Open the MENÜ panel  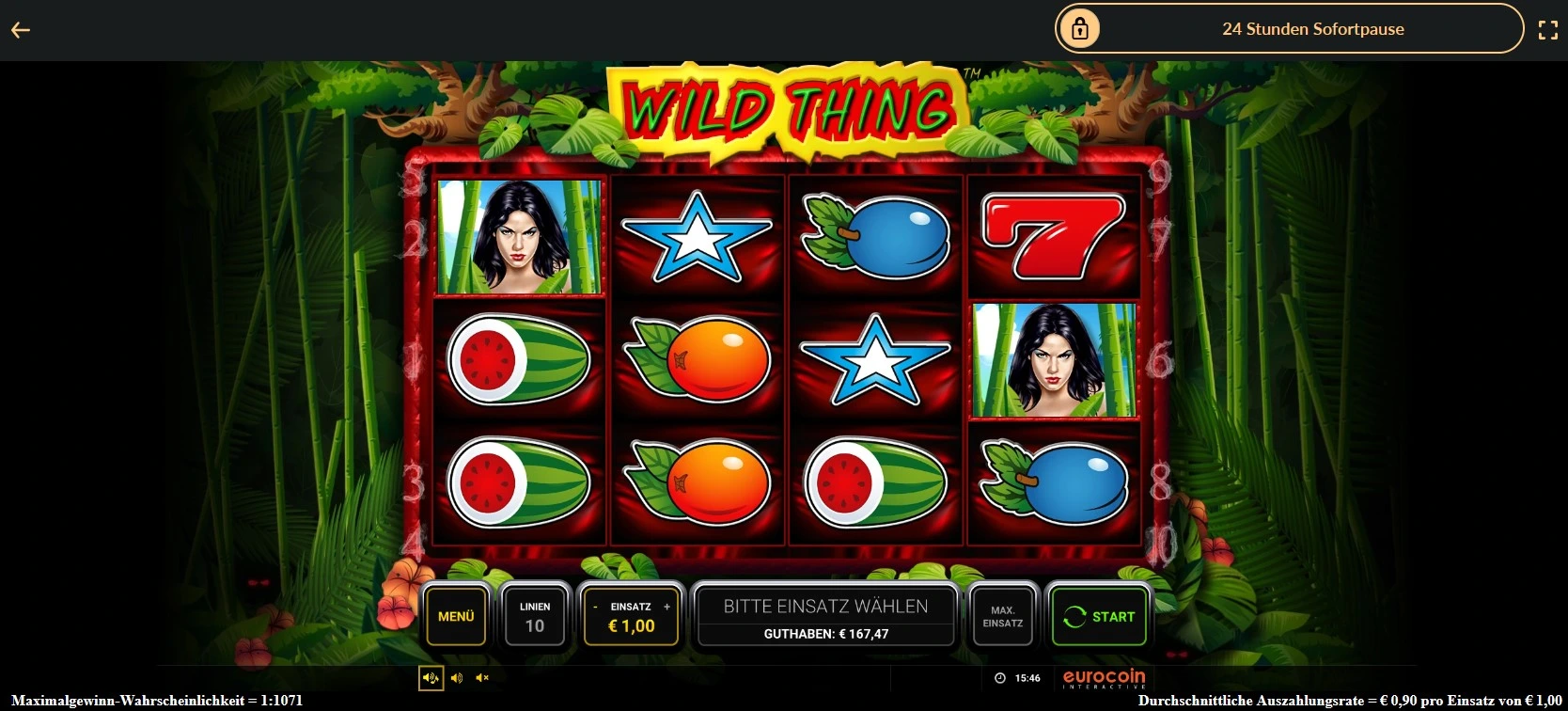pos(456,616)
